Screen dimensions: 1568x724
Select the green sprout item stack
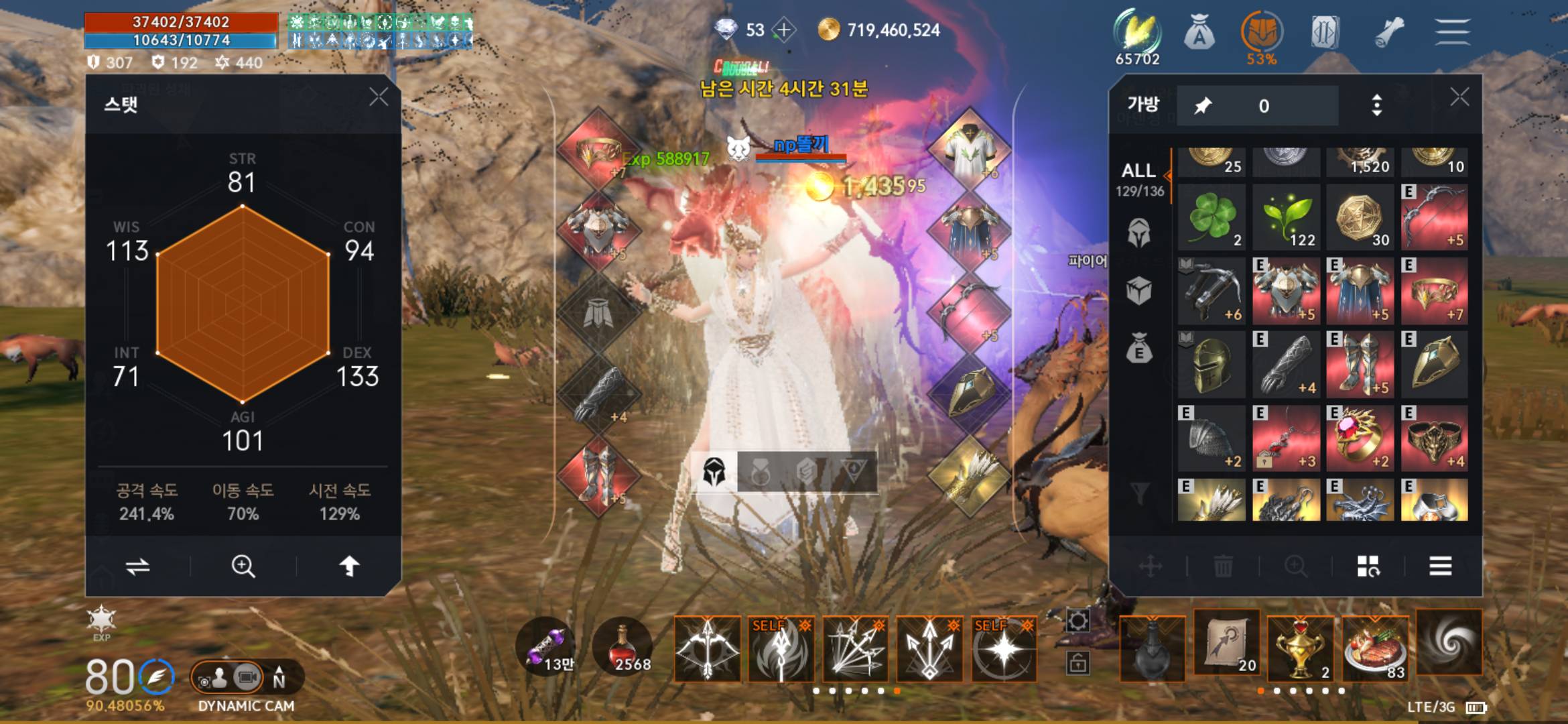click(1286, 218)
